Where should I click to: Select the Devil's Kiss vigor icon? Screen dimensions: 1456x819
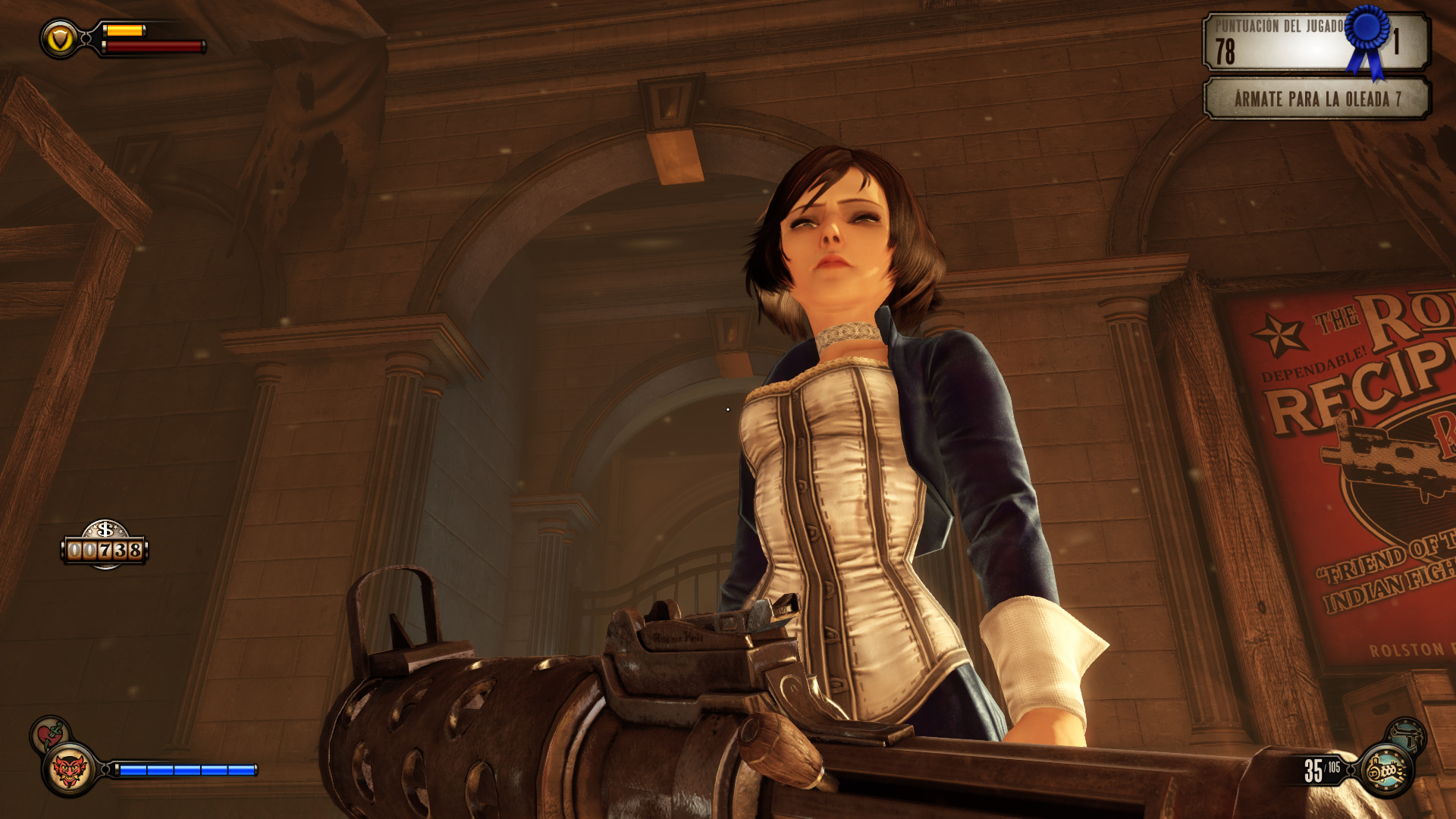69,770
